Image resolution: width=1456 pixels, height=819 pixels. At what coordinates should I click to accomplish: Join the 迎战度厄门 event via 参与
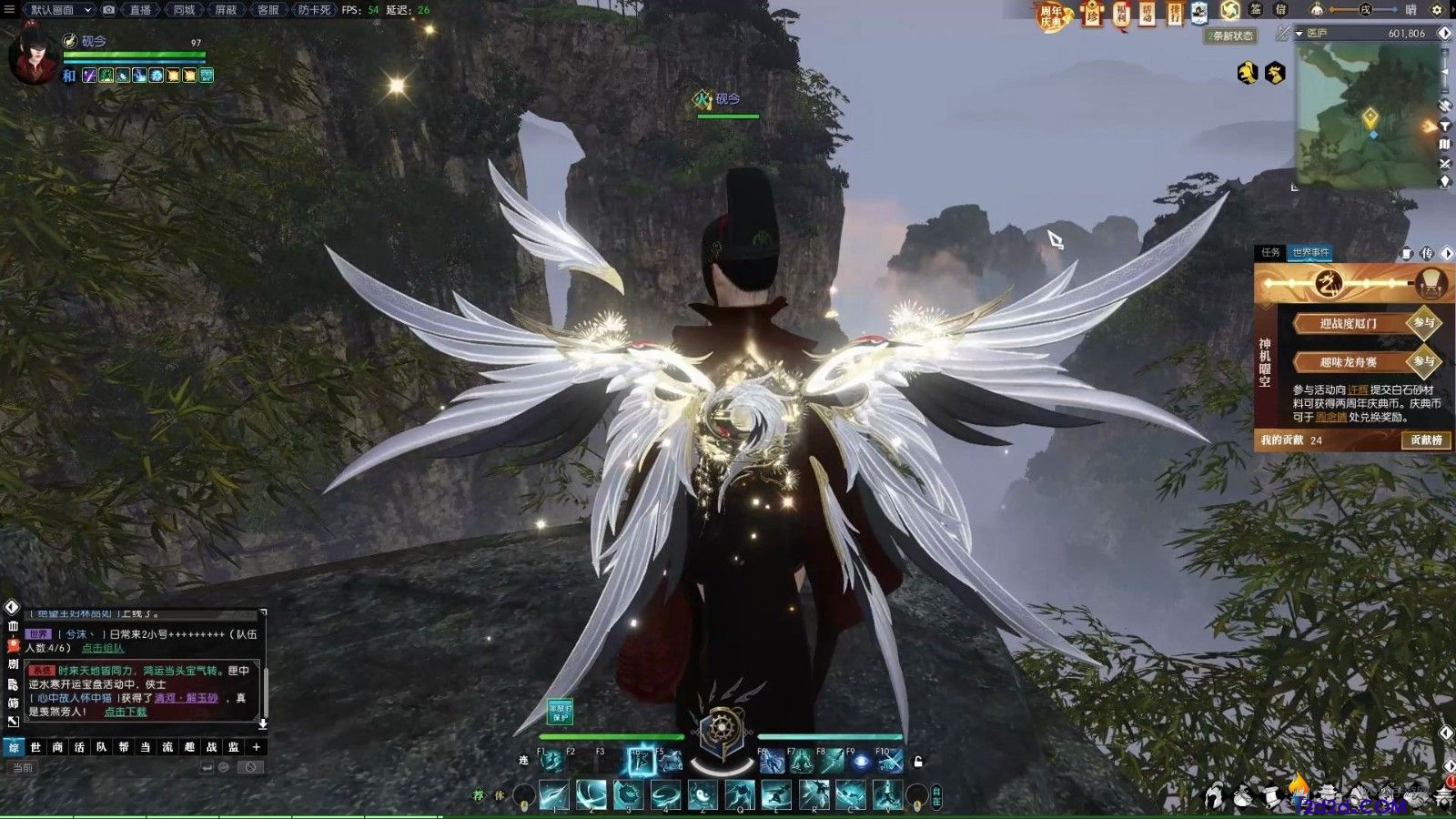(1423, 323)
